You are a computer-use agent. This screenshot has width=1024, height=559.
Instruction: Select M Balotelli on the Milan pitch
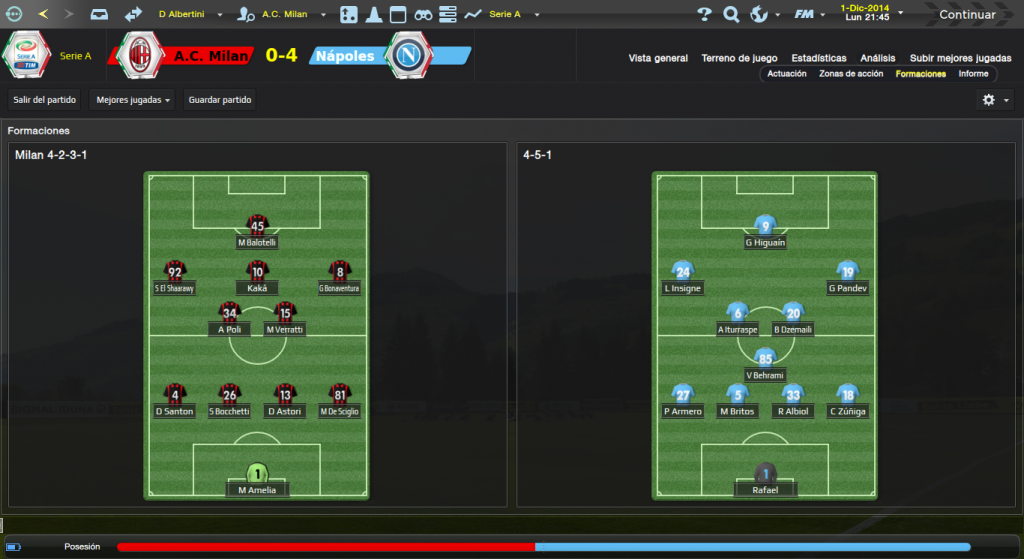coord(258,231)
